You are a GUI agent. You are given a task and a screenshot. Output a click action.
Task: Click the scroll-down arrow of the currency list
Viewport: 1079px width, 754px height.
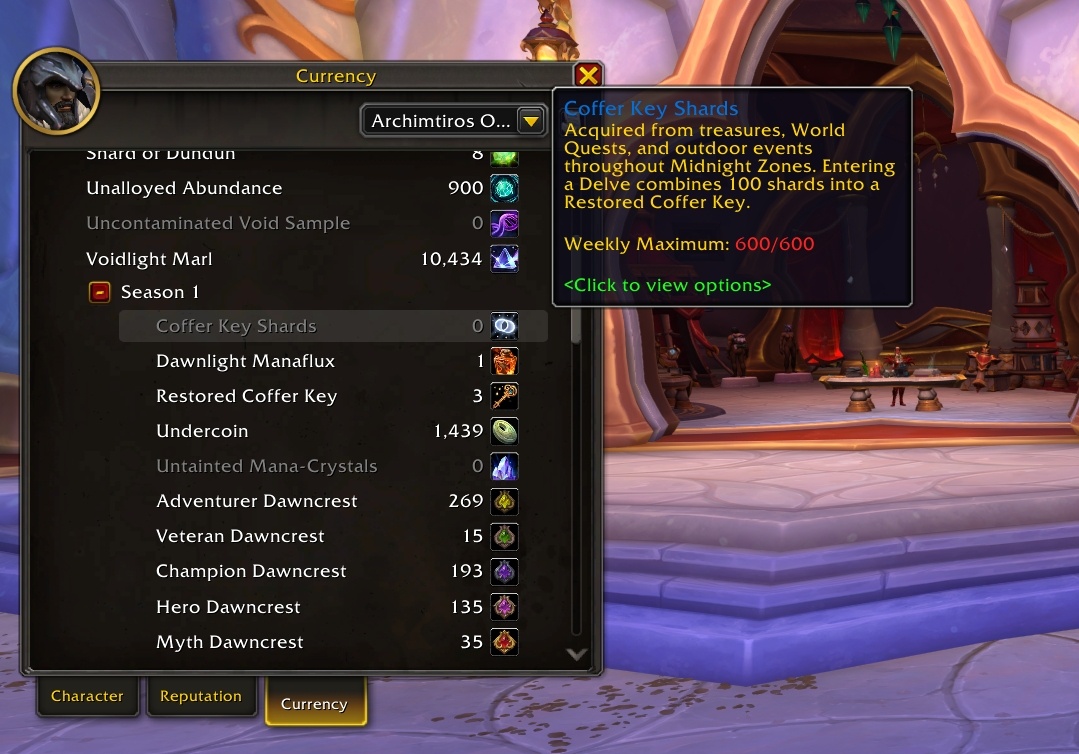click(576, 654)
